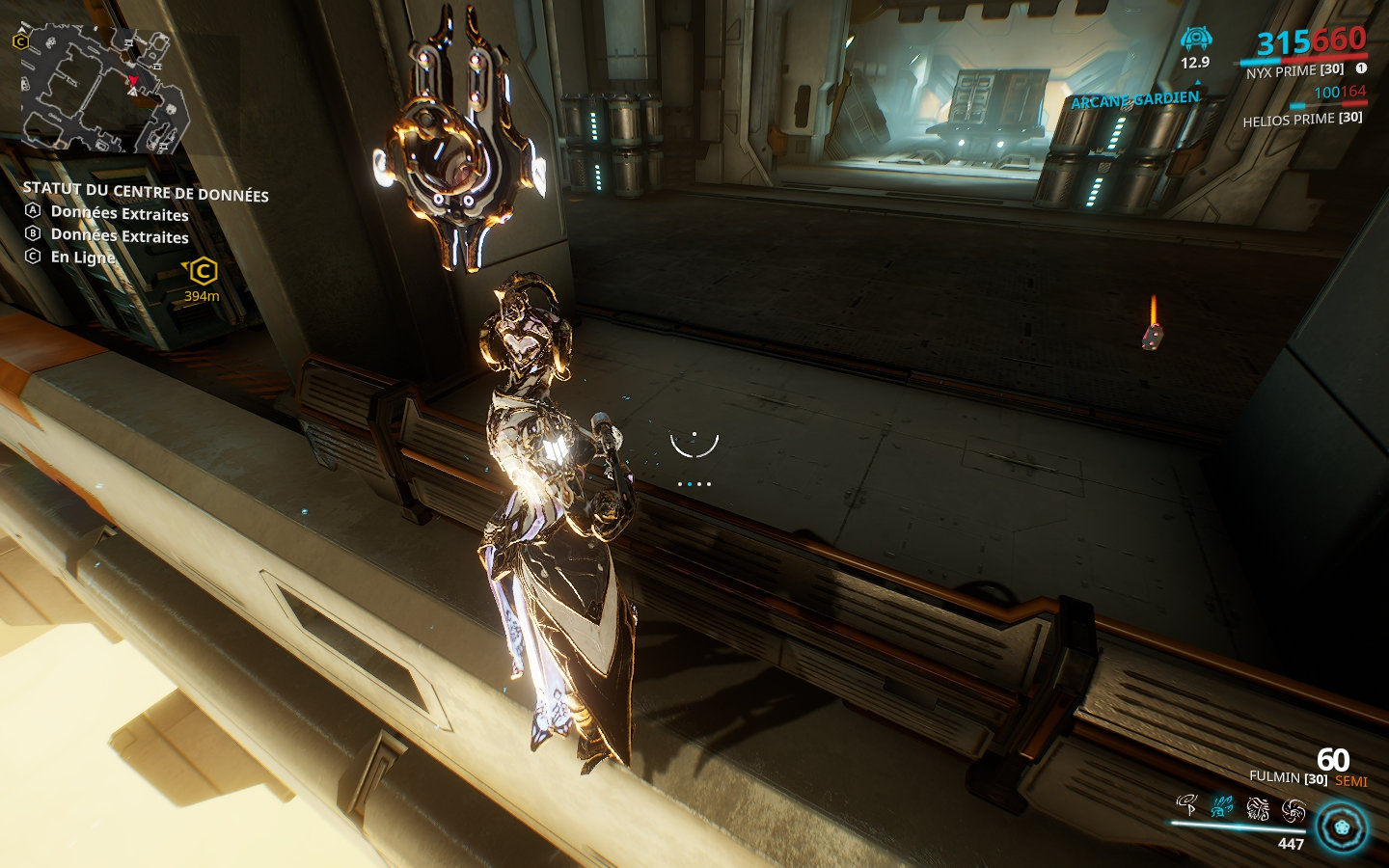Click the sentinel drone icon above 12.9
Image resolution: width=1389 pixels, height=868 pixels.
1195,39
